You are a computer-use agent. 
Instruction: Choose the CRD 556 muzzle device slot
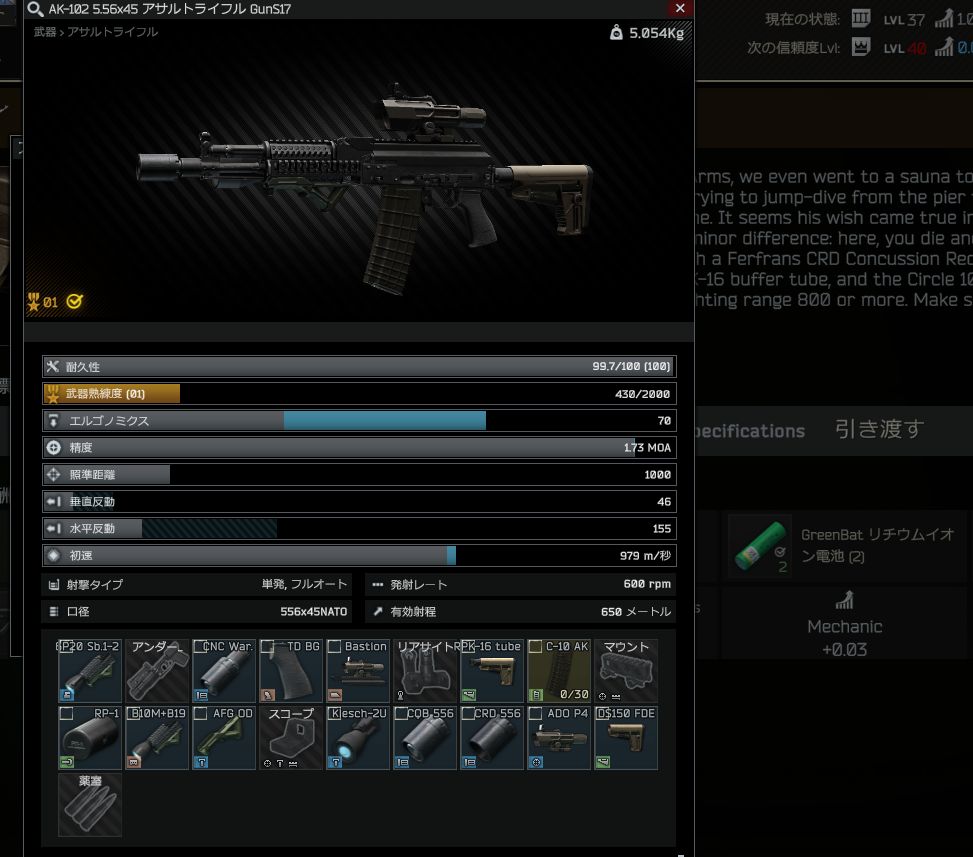pyautogui.click(x=492, y=738)
